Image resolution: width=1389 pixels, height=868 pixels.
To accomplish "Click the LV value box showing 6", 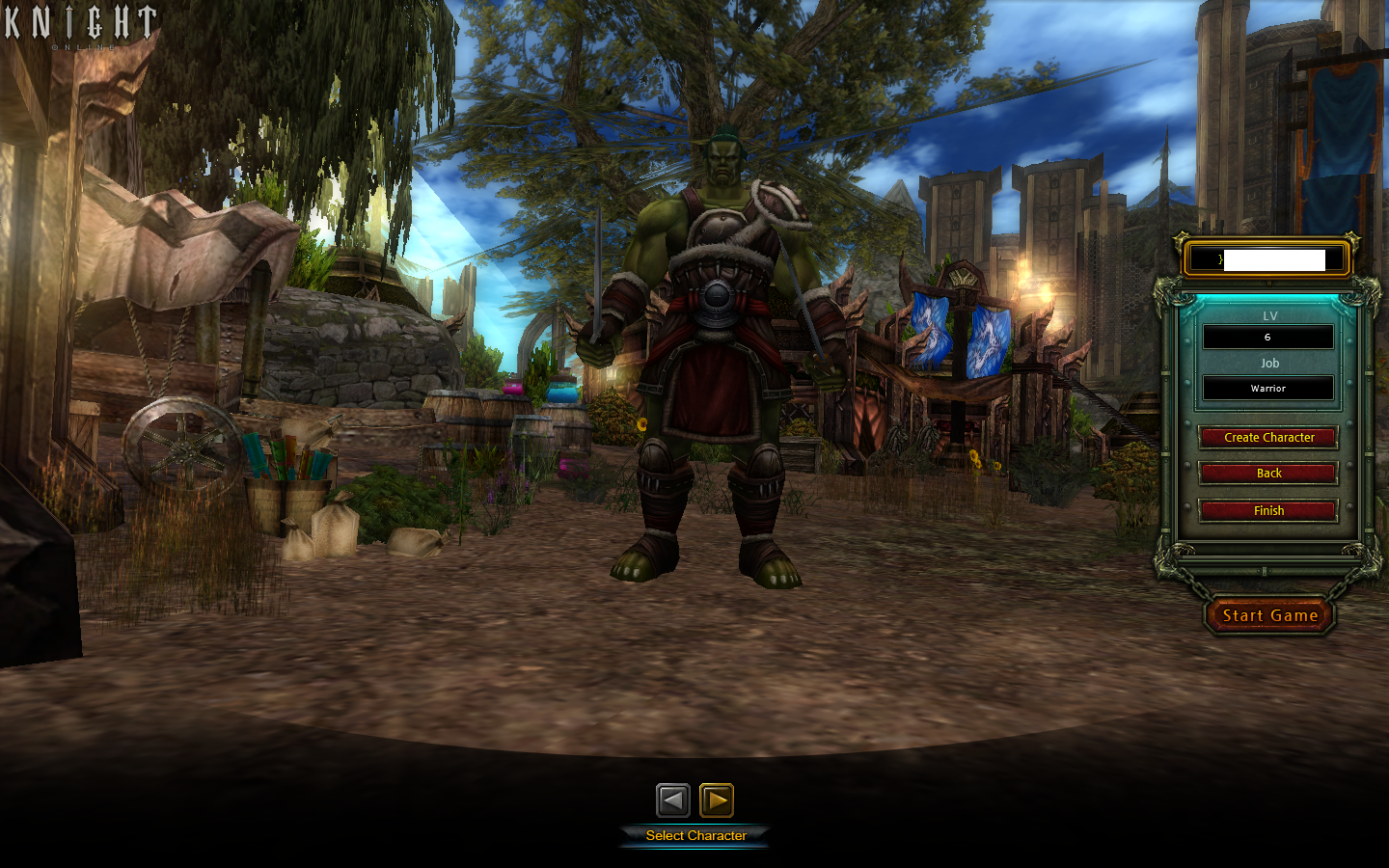I will 1267,336.
